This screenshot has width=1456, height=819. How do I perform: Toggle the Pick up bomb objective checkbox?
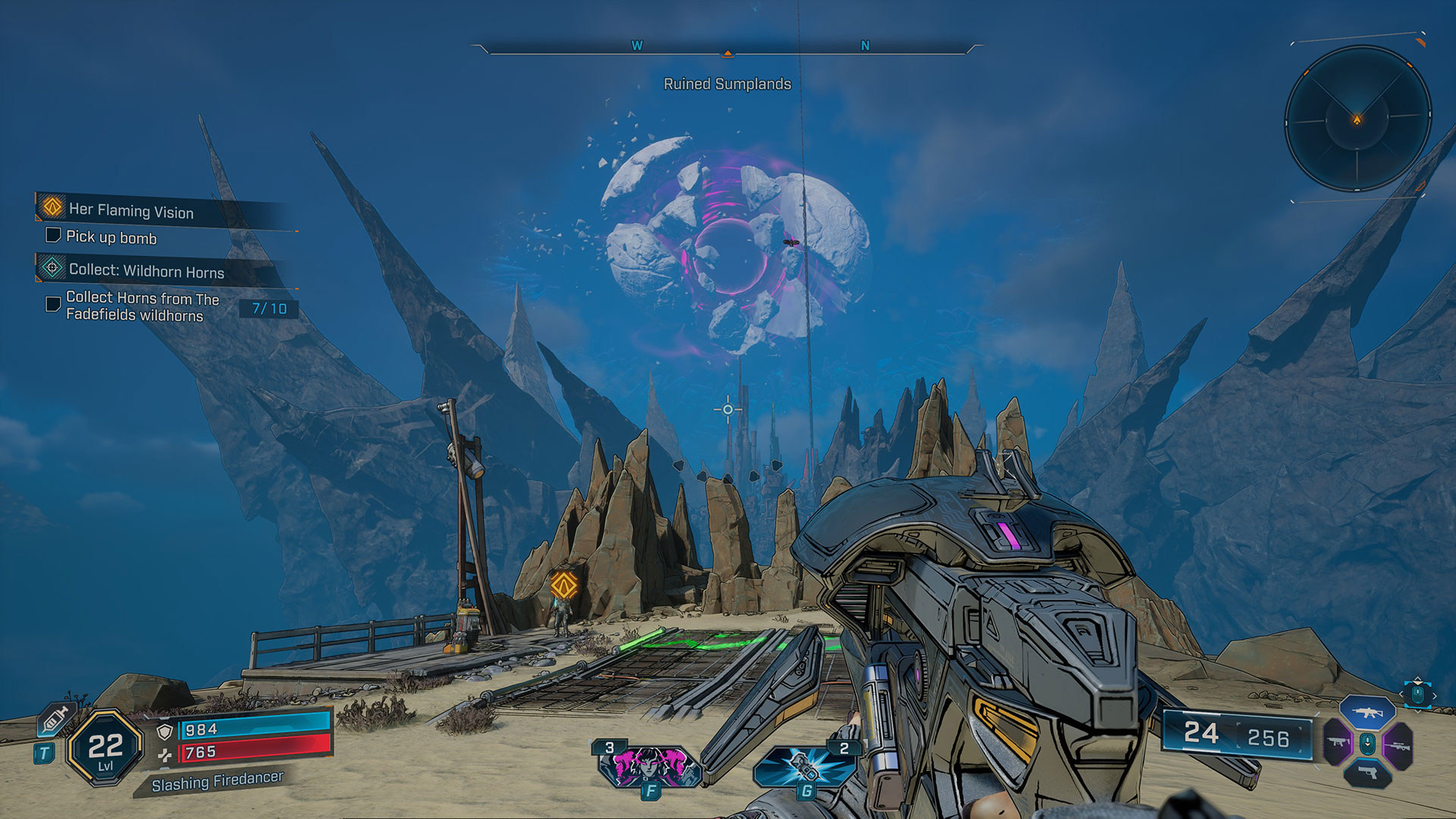(x=53, y=235)
